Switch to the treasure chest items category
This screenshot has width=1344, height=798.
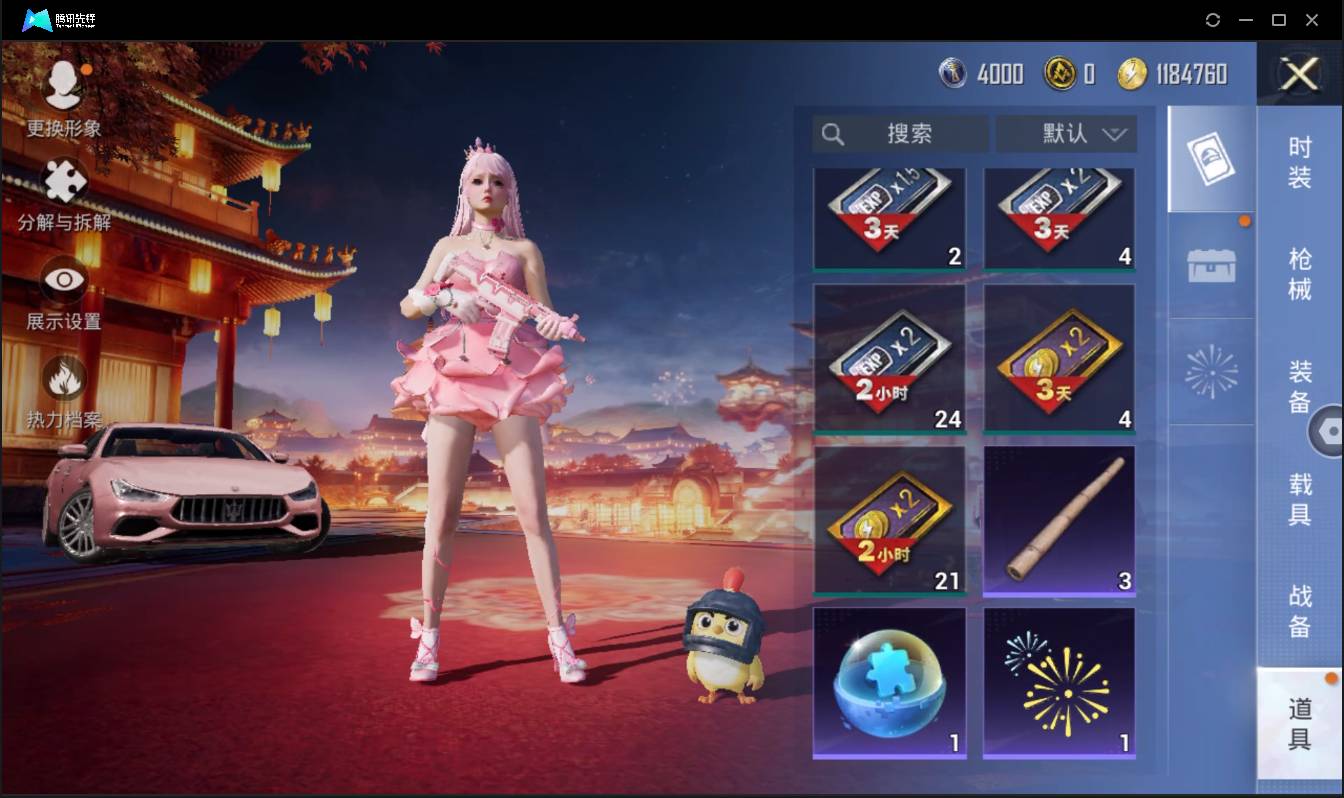pyautogui.click(x=1210, y=263)
